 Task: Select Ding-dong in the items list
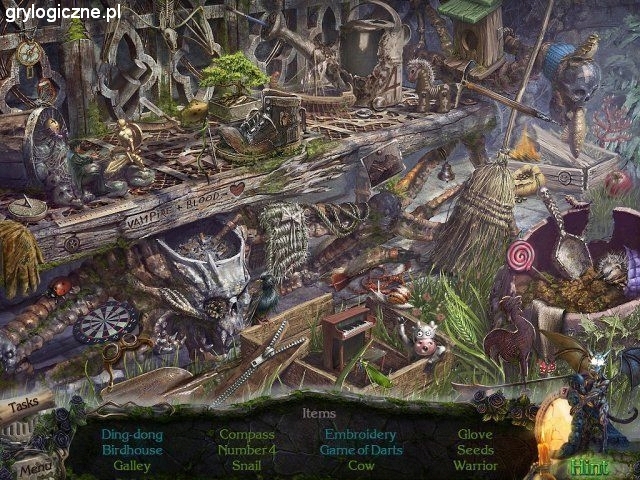point(132,435)
